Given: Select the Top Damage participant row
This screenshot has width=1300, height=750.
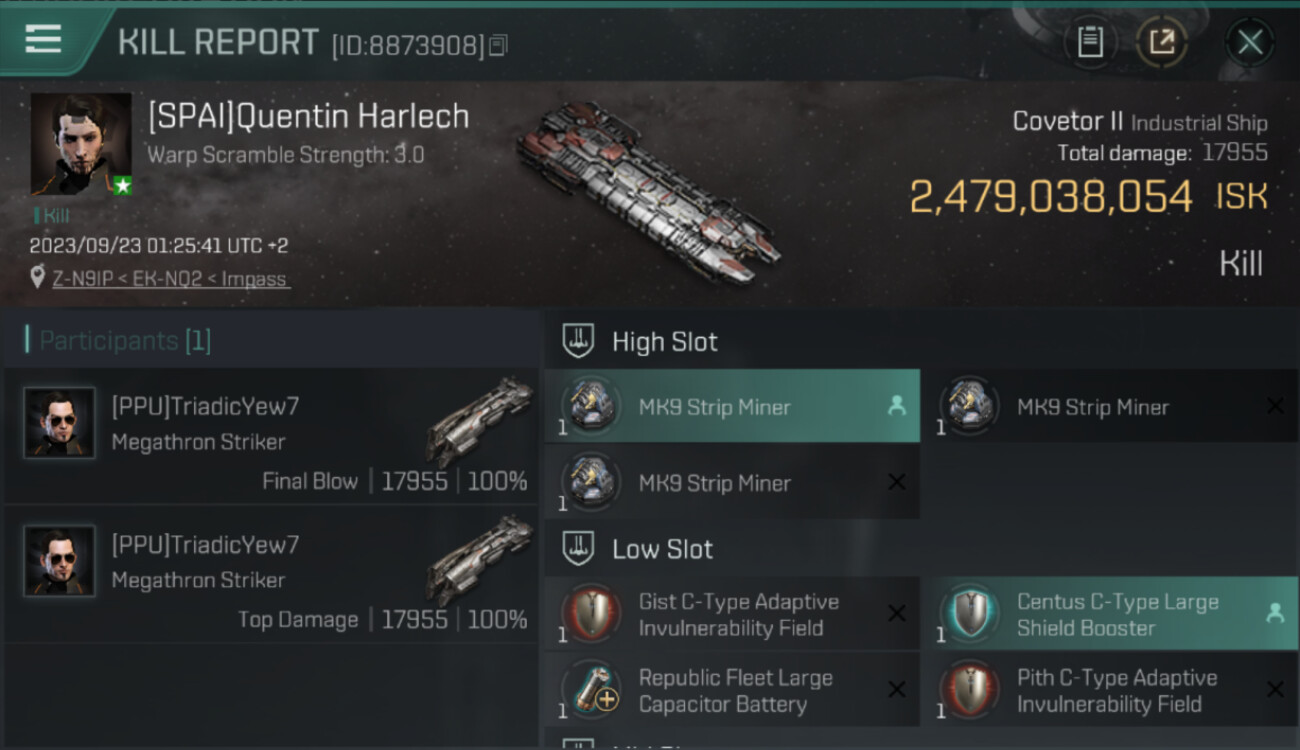Looking at the screenshot, I should pyautogui.click(x=271, y=573).
